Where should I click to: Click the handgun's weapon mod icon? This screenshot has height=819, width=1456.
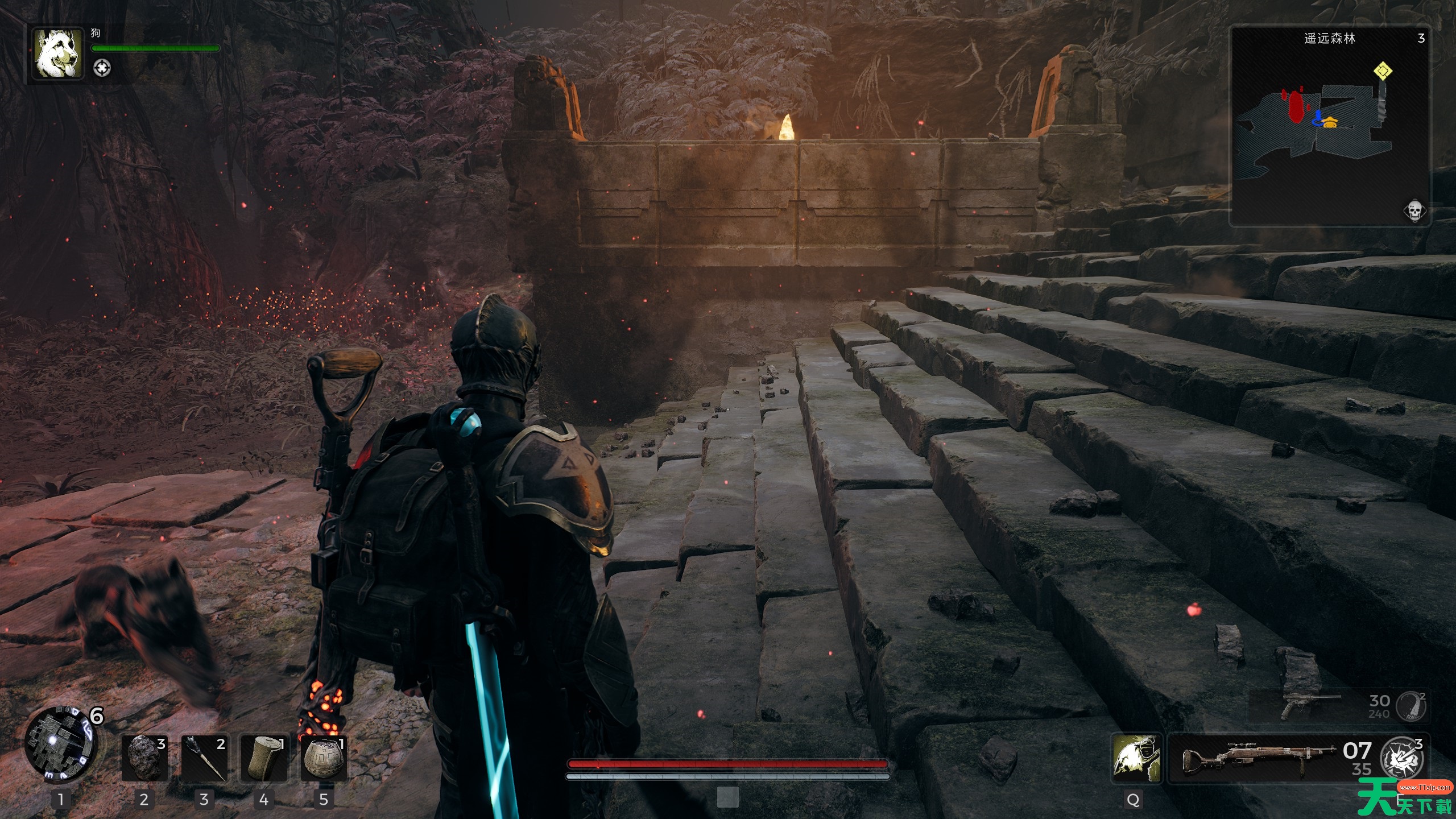1412,706
